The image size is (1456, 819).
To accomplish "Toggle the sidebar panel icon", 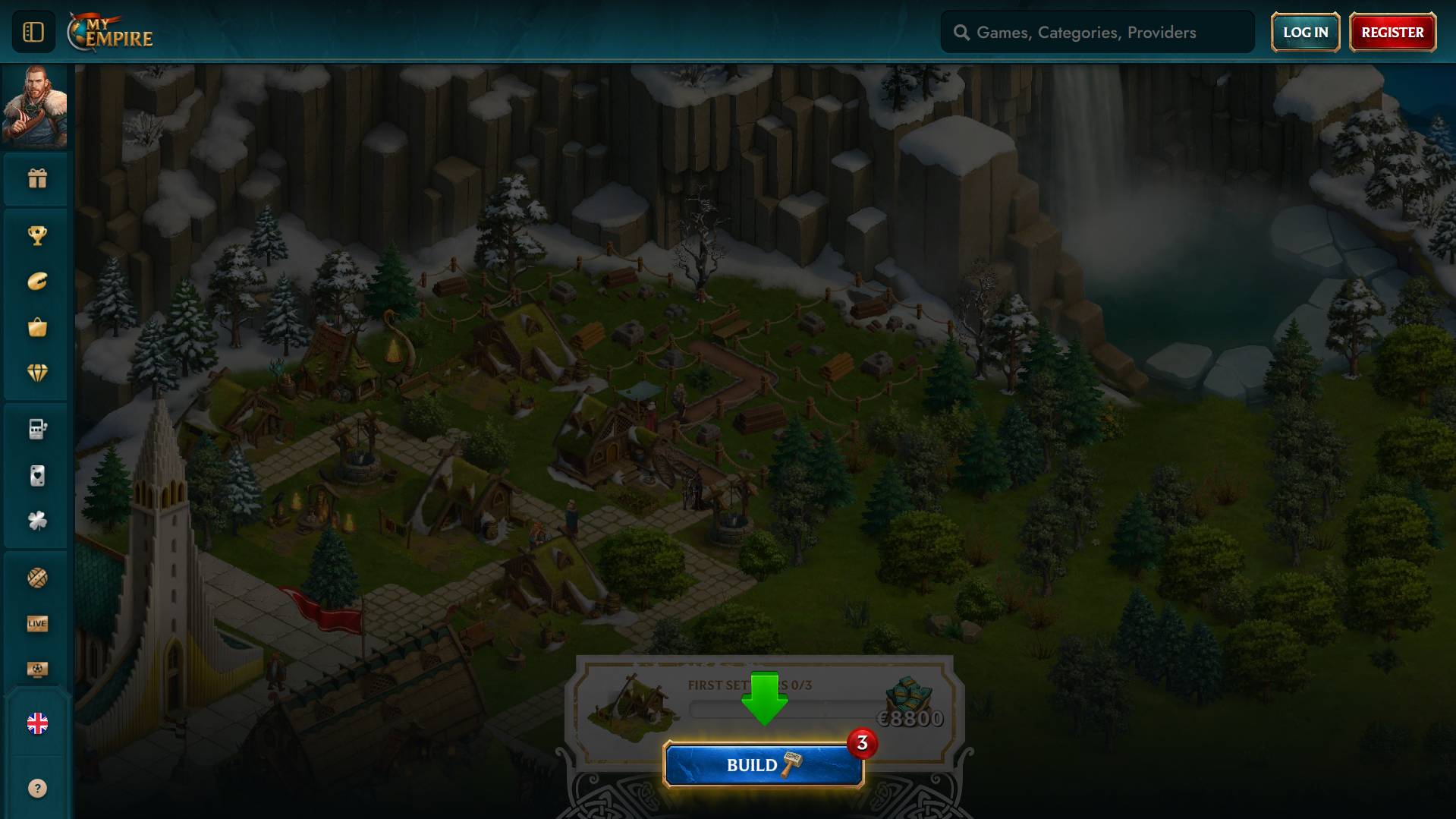I will point(33,32).
